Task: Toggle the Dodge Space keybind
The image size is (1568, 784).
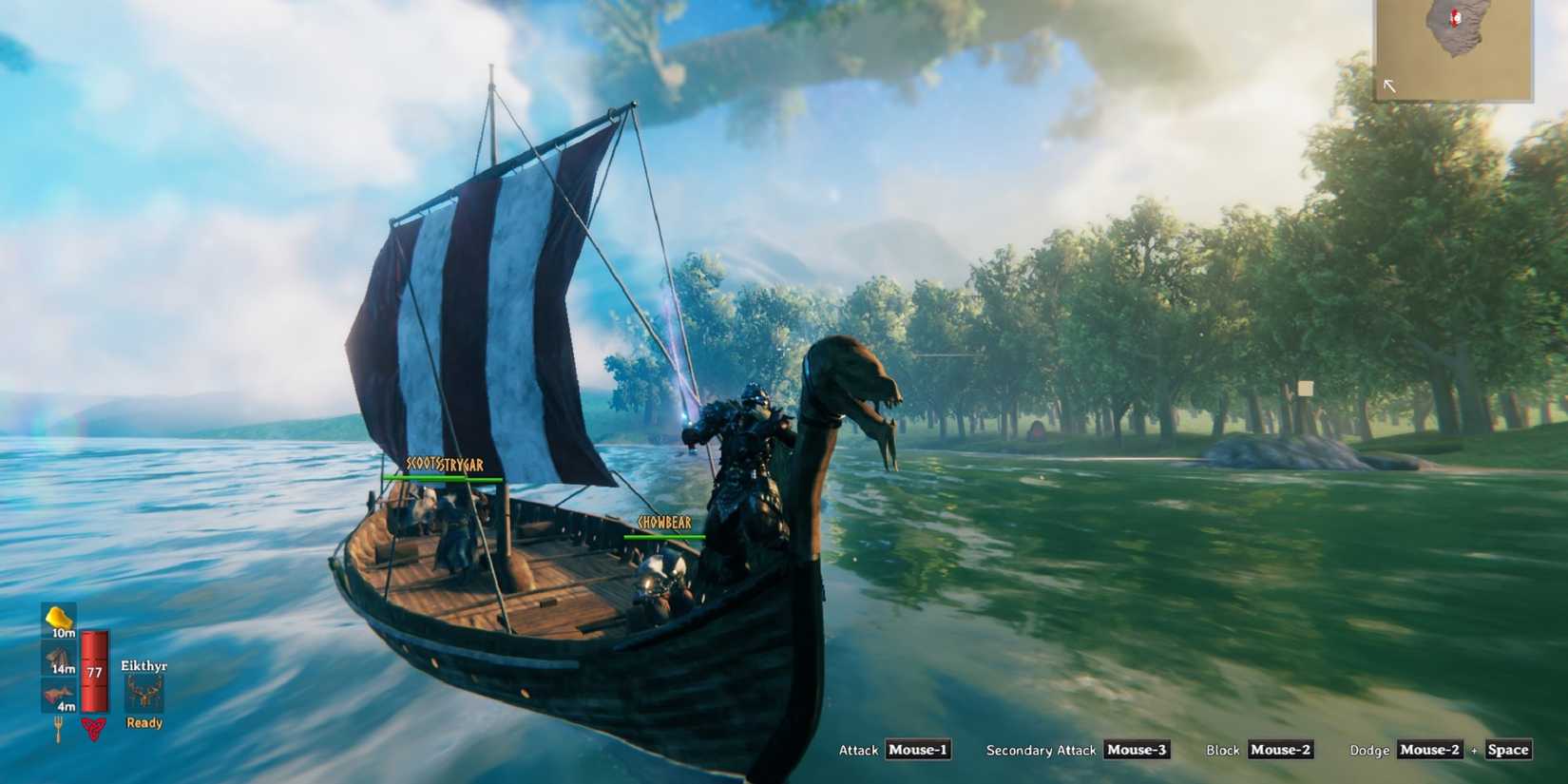Action: click(x=1507, y=749)
